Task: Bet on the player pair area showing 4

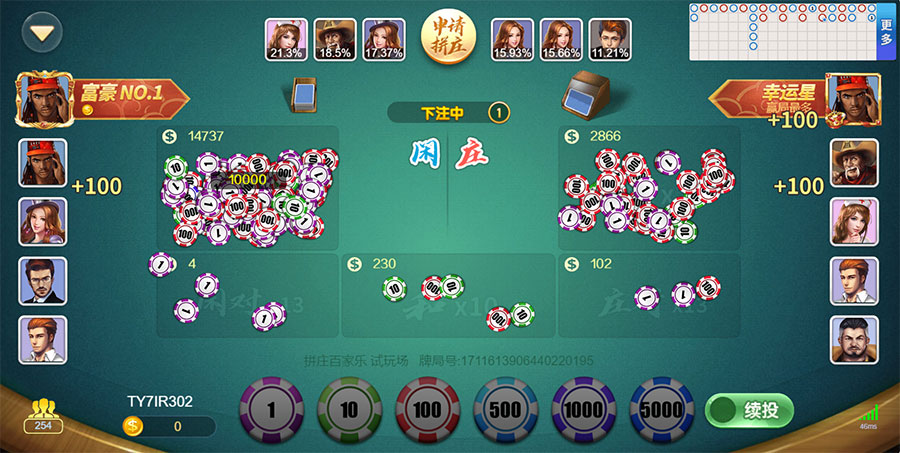Action: [x=247, y=295]
